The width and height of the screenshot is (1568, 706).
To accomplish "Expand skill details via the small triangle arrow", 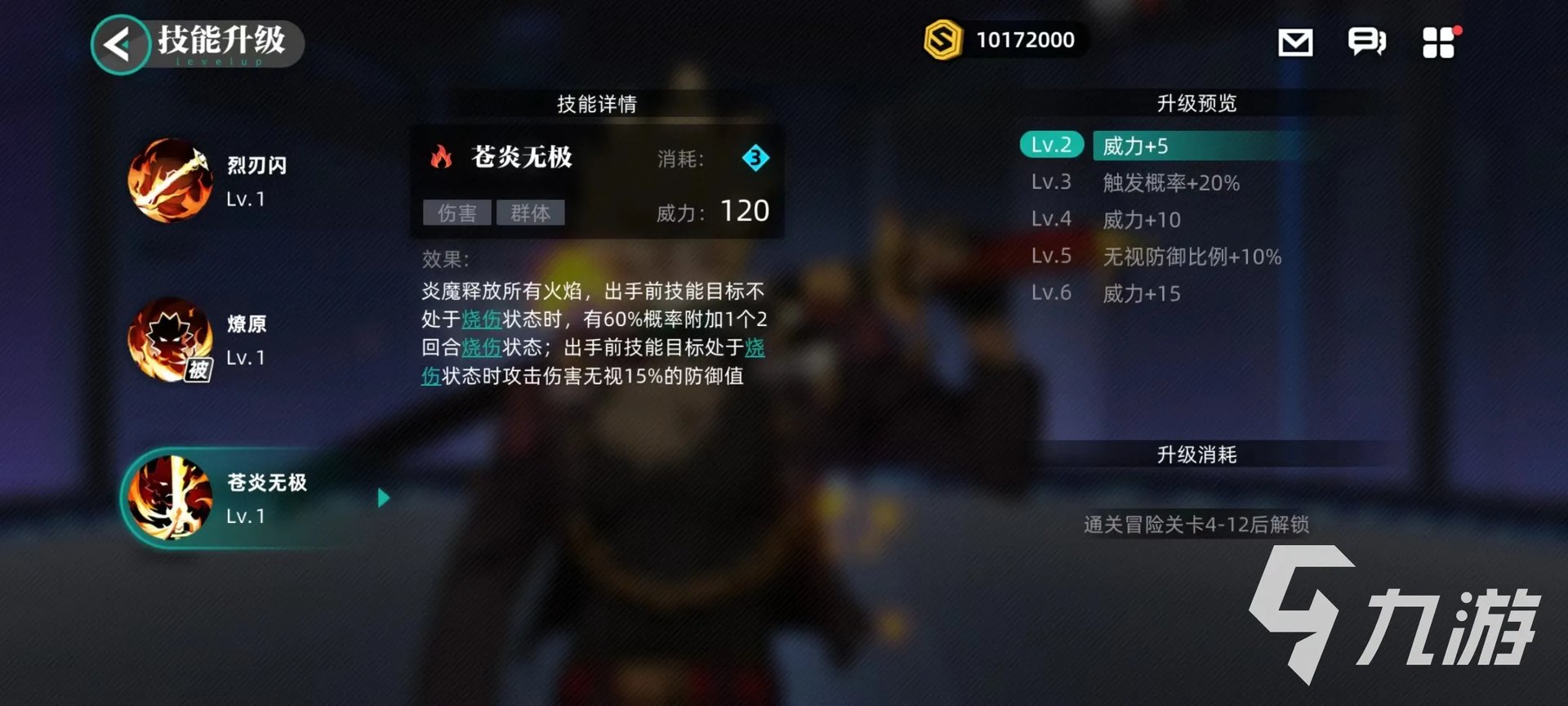I will [384, 498].
